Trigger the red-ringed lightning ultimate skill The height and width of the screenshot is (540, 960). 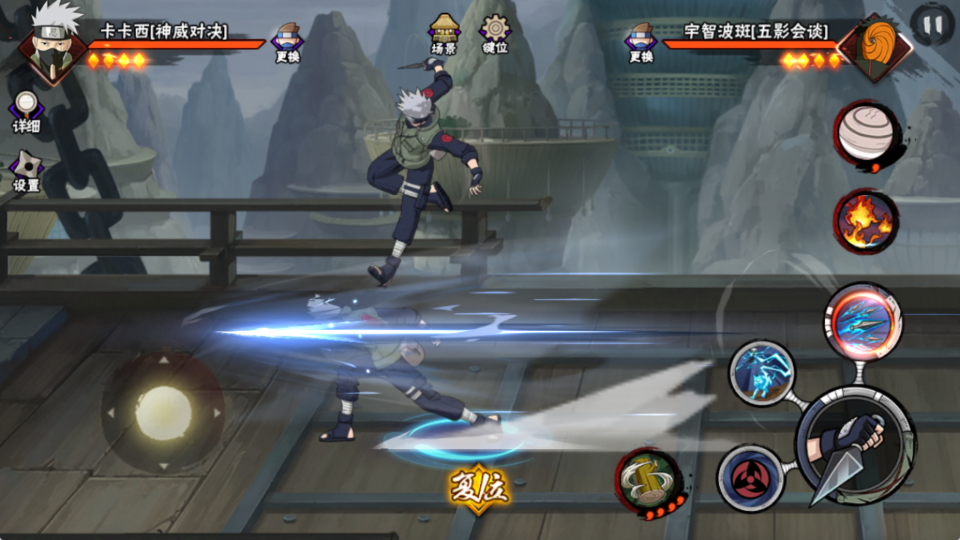tap(863, 321)
